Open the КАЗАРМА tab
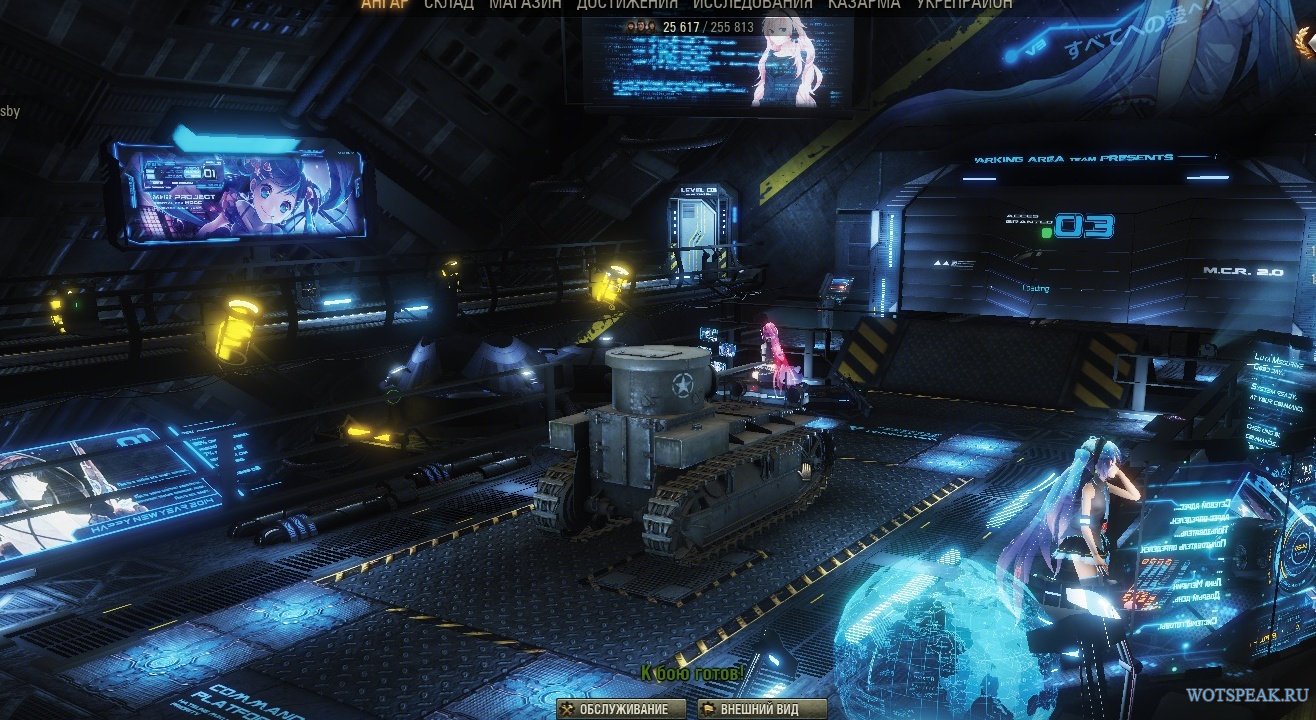The height and width of the screenshot is (720, 1316). [x=863, y=4]
